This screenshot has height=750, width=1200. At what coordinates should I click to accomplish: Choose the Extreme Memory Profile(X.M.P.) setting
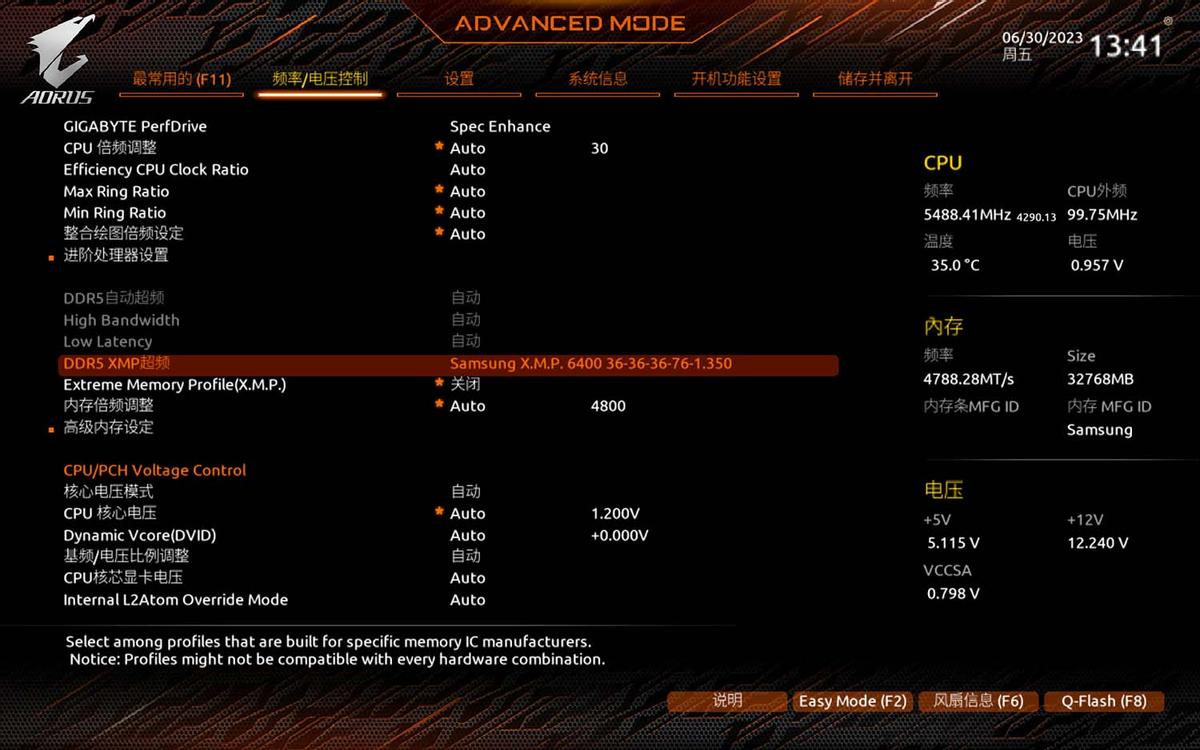point(175,385)
